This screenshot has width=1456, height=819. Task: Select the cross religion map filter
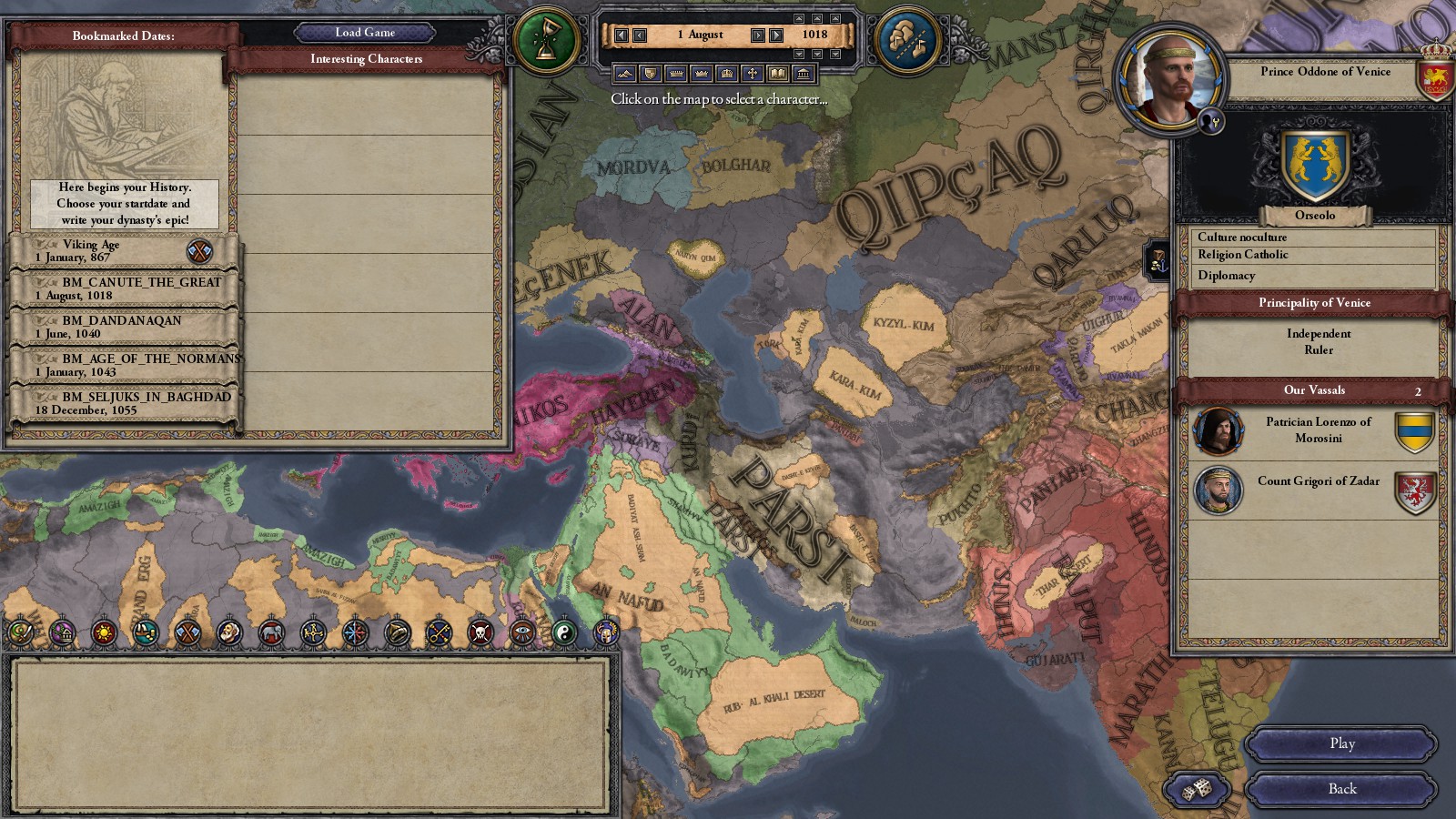753,73
